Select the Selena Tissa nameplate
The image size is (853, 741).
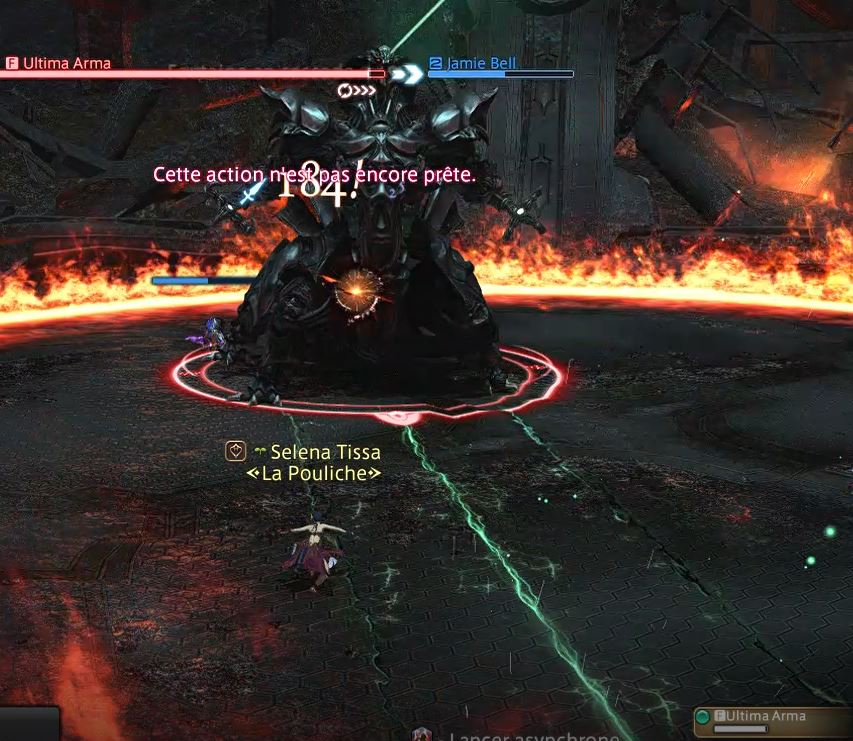tap(325, 453)
